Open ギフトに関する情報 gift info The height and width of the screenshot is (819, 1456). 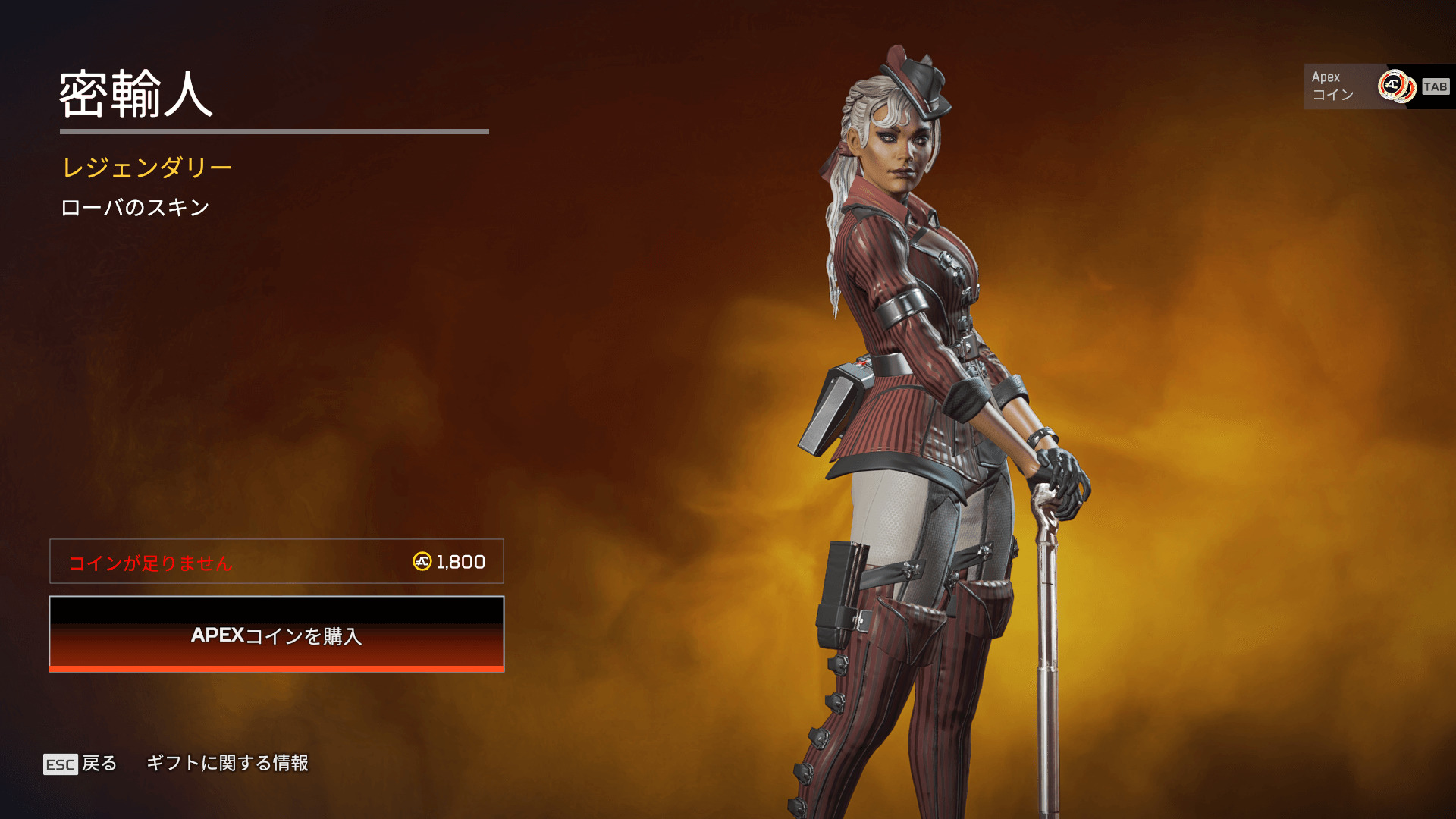(x=227, y=763)
